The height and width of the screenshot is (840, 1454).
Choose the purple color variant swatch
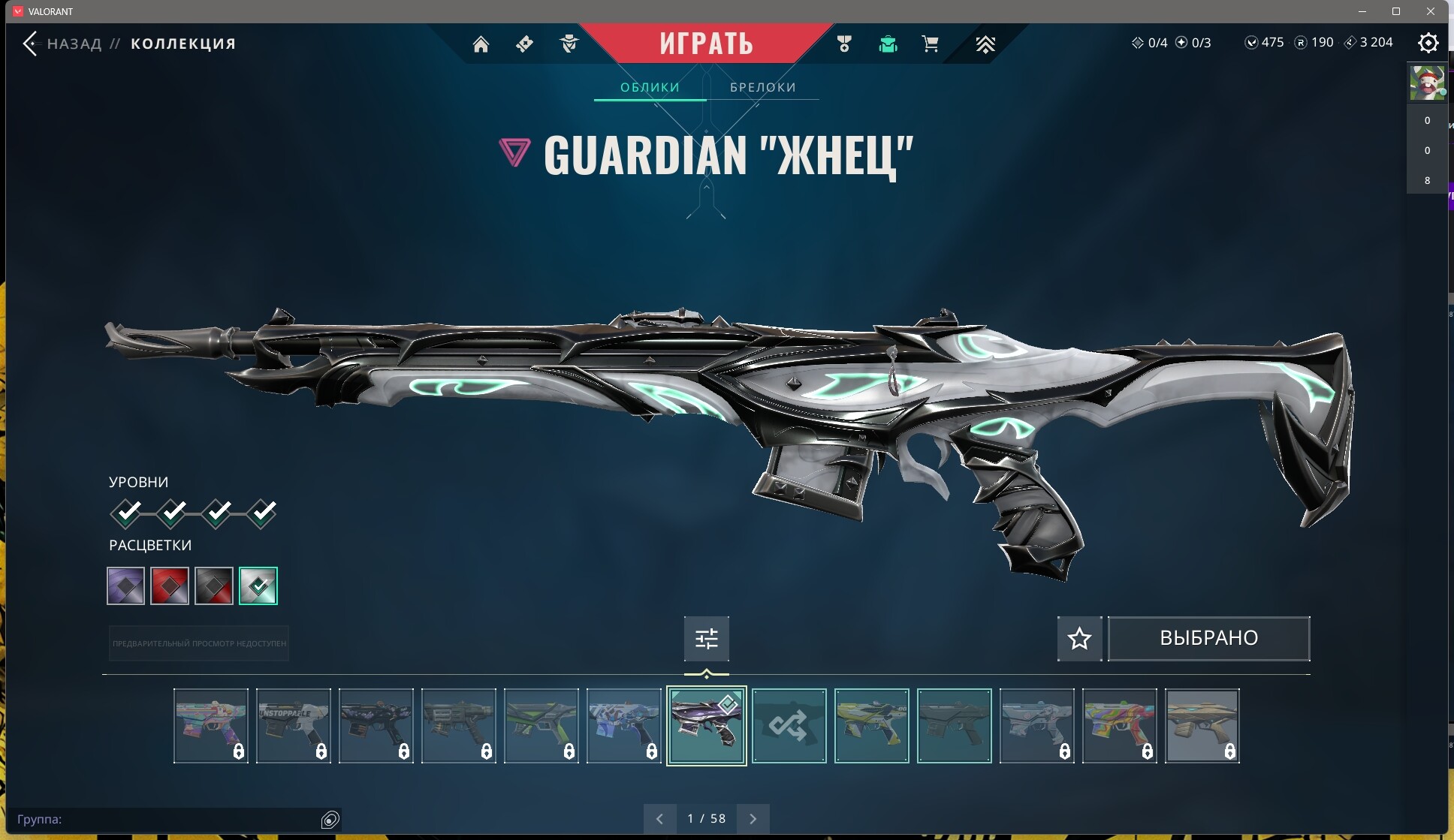point(125,586)
